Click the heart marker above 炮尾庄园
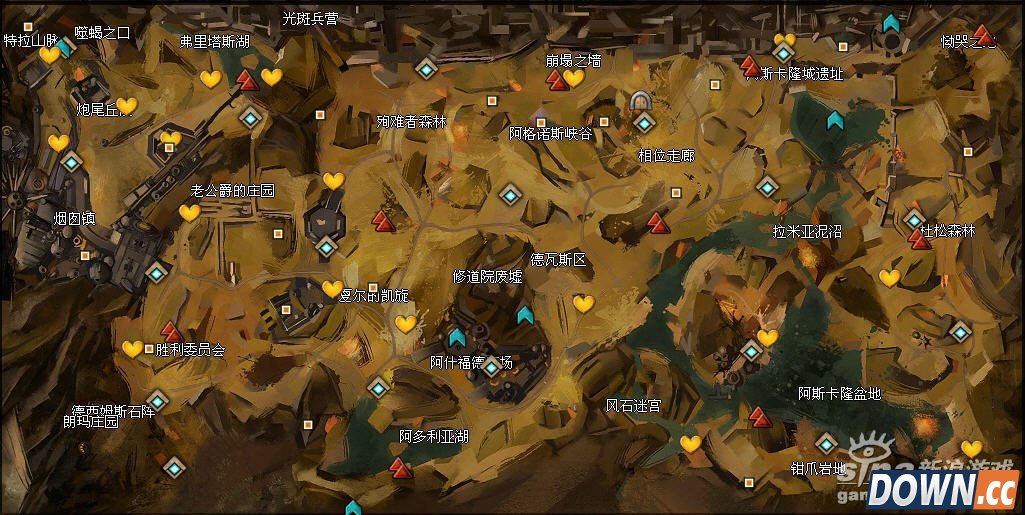 127,105
